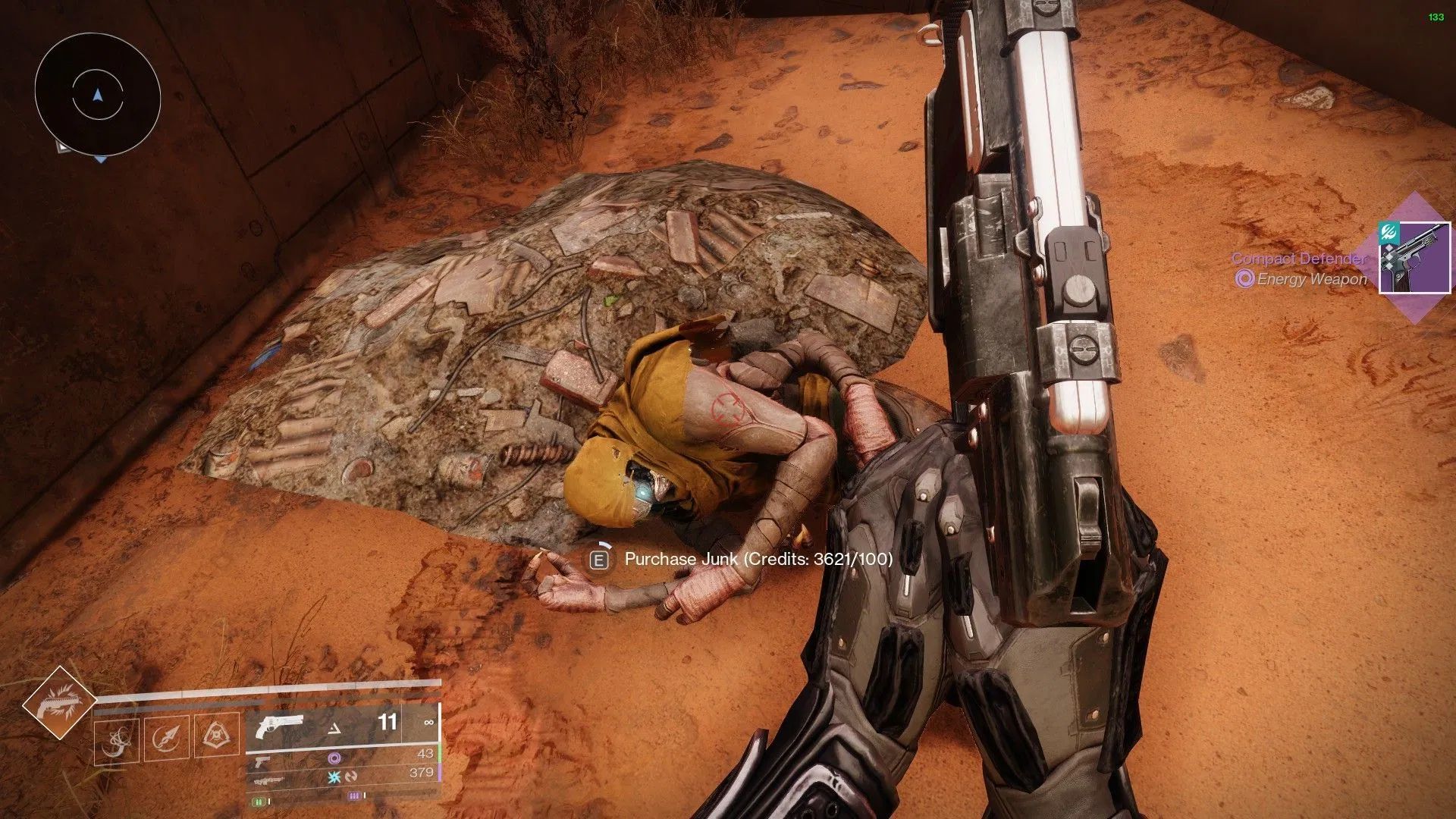The image size is (1456, 819).
Task: Open the Compact Defender loot thumbnail
Action: click(x=1414, y=258)
